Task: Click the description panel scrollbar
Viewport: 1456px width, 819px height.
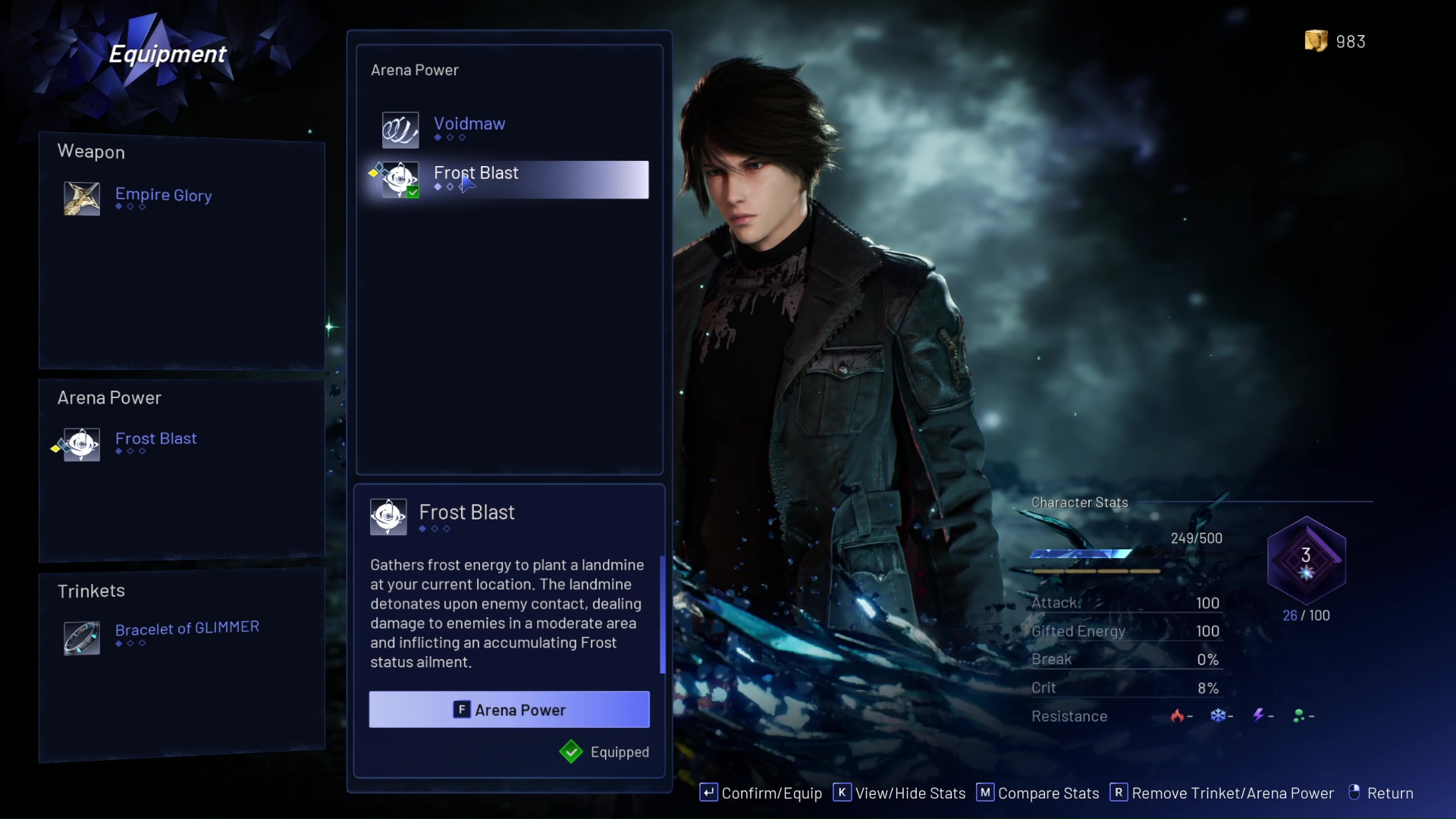Action: [x=663, y=614]
